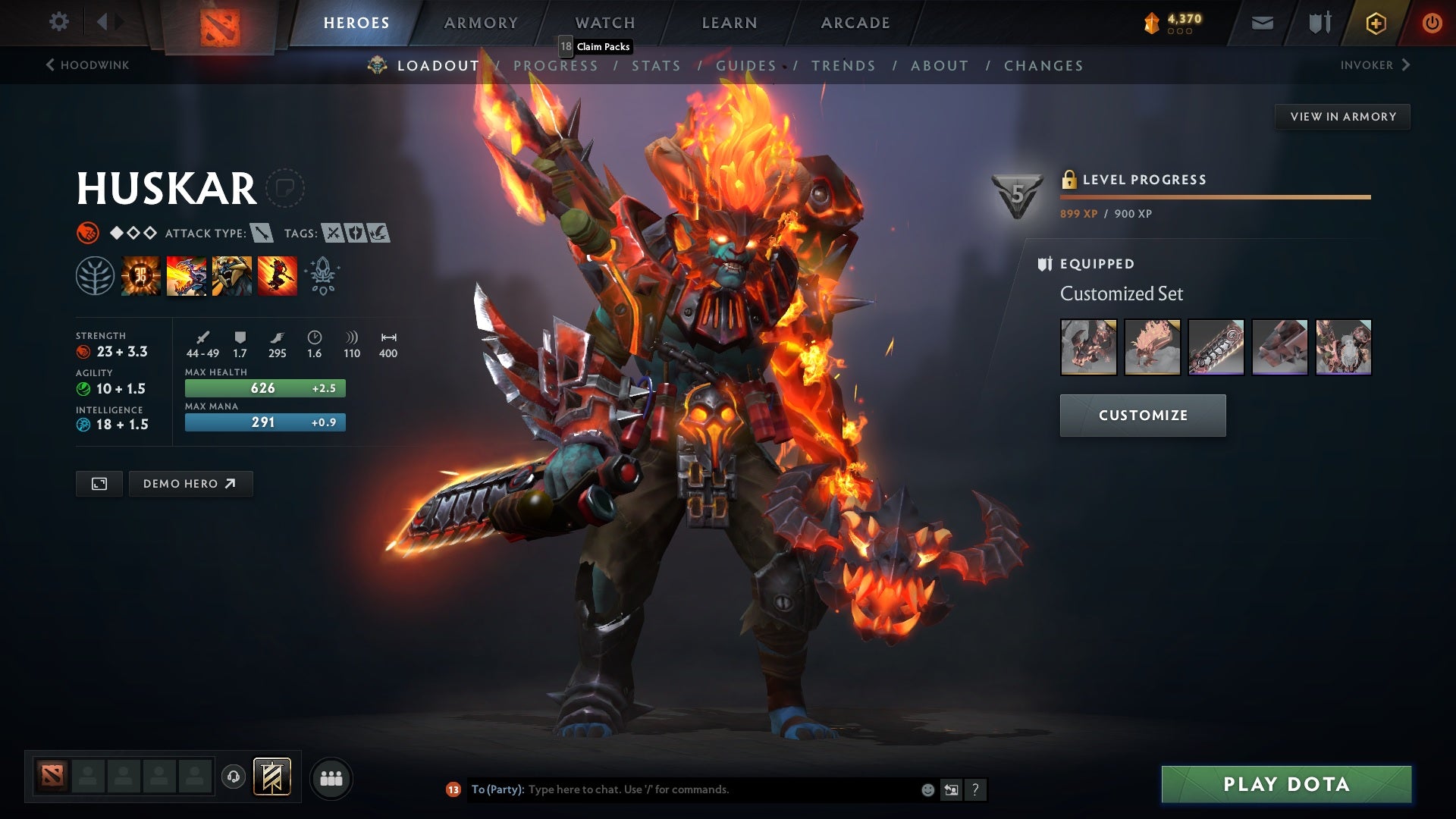Image resolution: width=1456 pixels, height=819 pixels.
Task: Open the friends list group icon
Action: tap(331, 777)
